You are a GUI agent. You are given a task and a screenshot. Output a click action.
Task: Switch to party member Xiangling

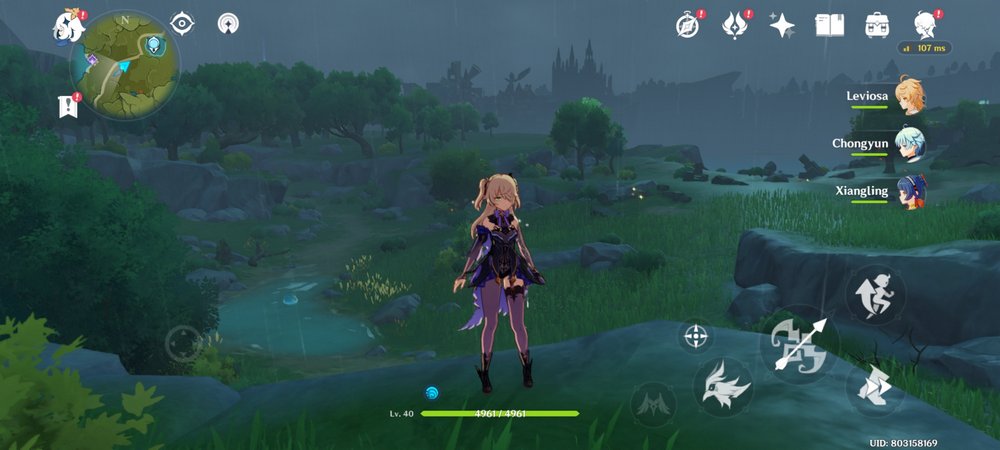(908, 189)
